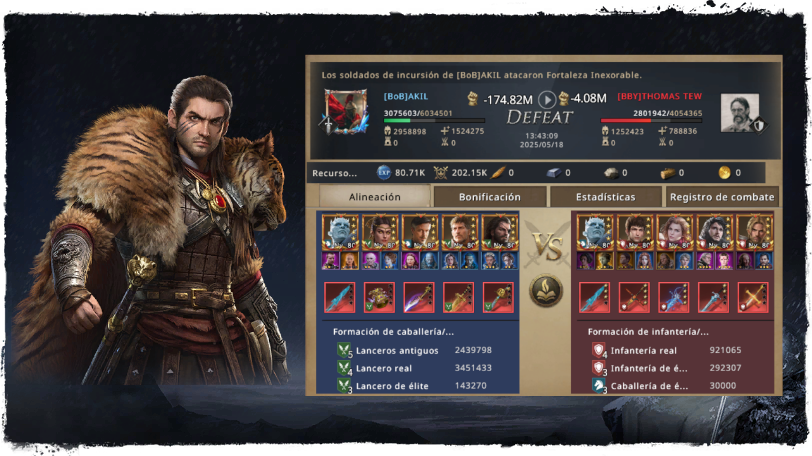
Task: Inspect defender's golden sword weapon slot
Action: pyautogui.click(x=752, y=296)
